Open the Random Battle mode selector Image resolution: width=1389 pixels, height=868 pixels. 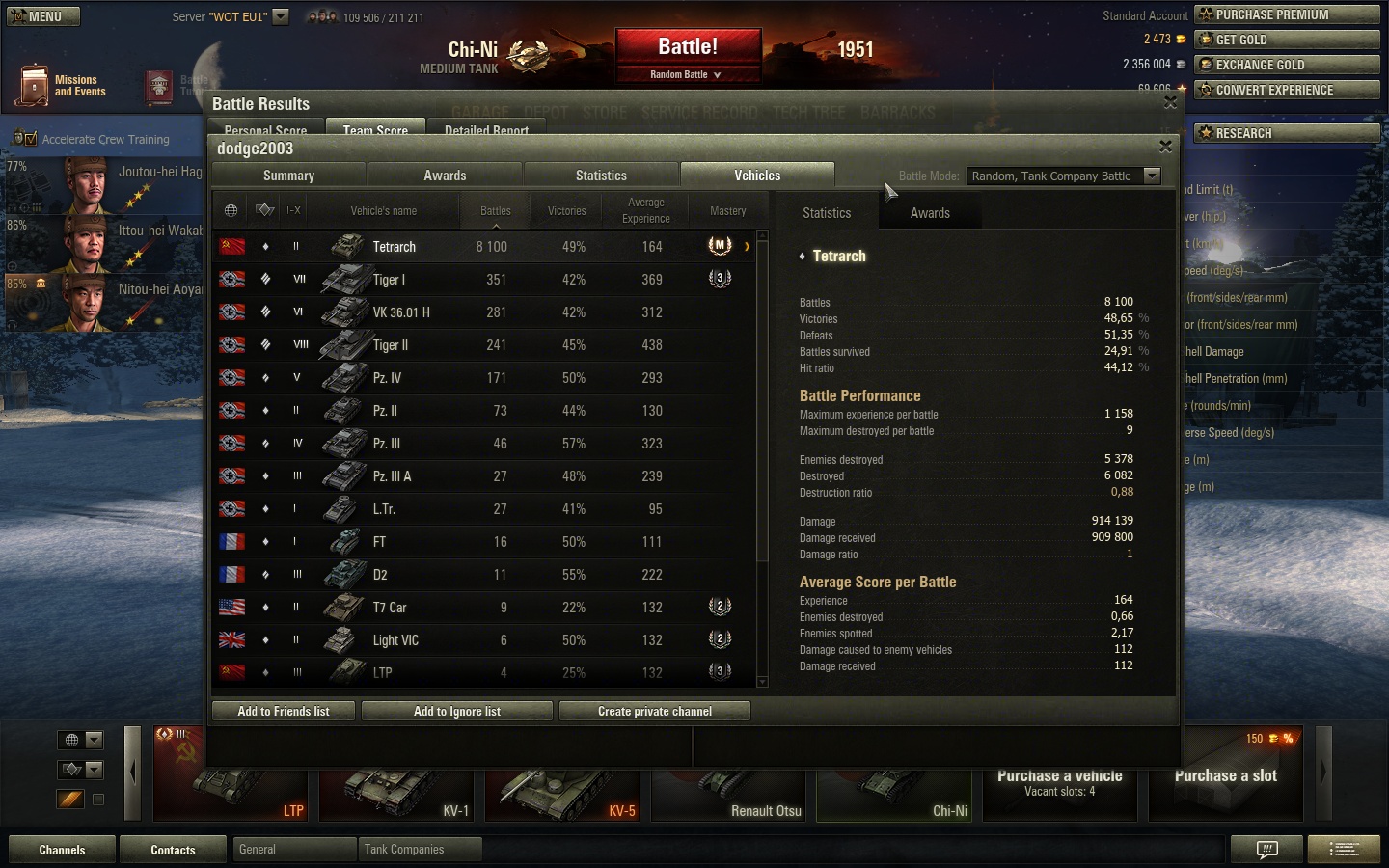coord(686,74)
